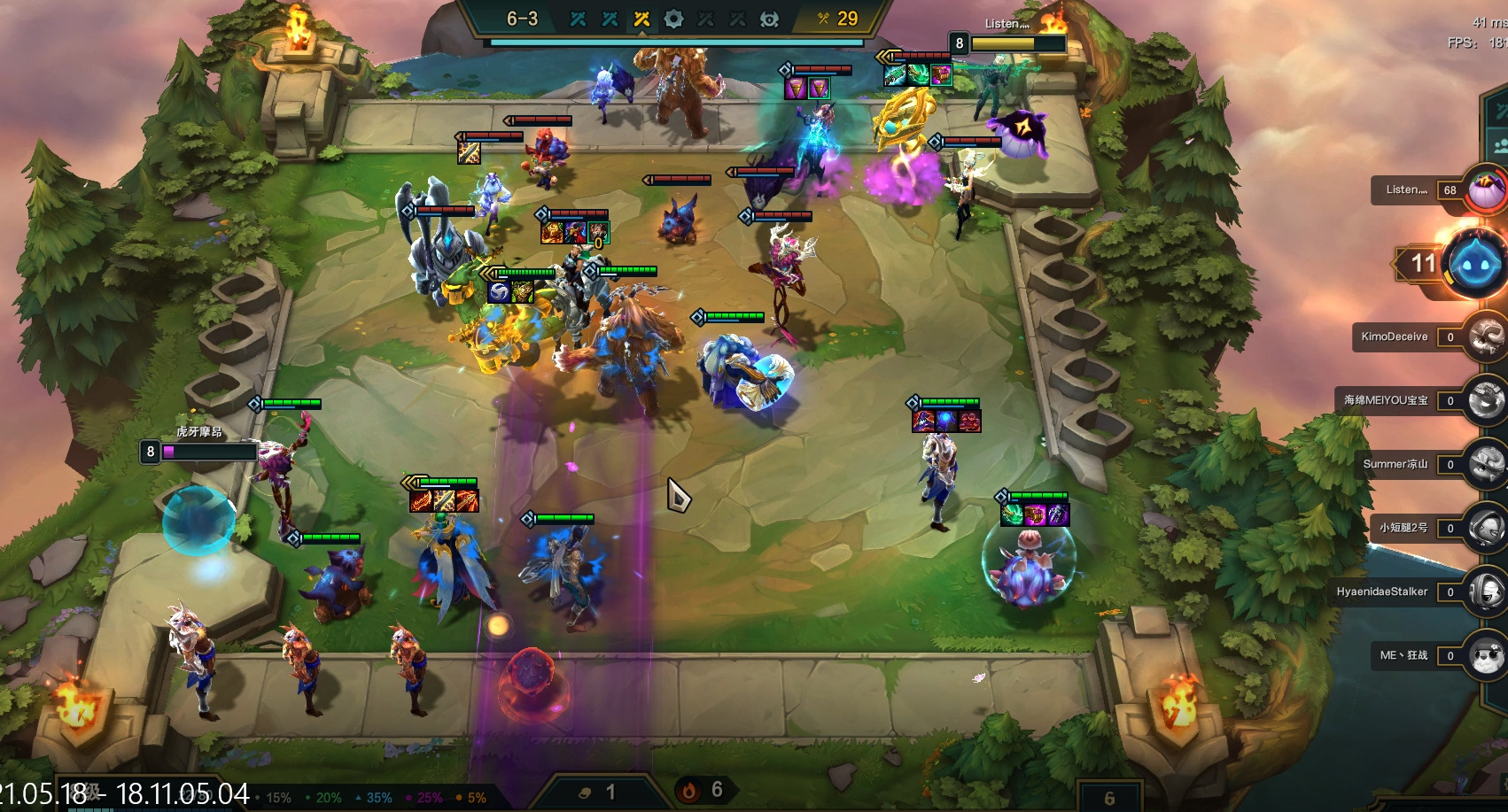Image resolution: width=1508 pixels, height=812 pixels.
Task: Click your own blue spirit avatar portrait
Action: 1474,264
